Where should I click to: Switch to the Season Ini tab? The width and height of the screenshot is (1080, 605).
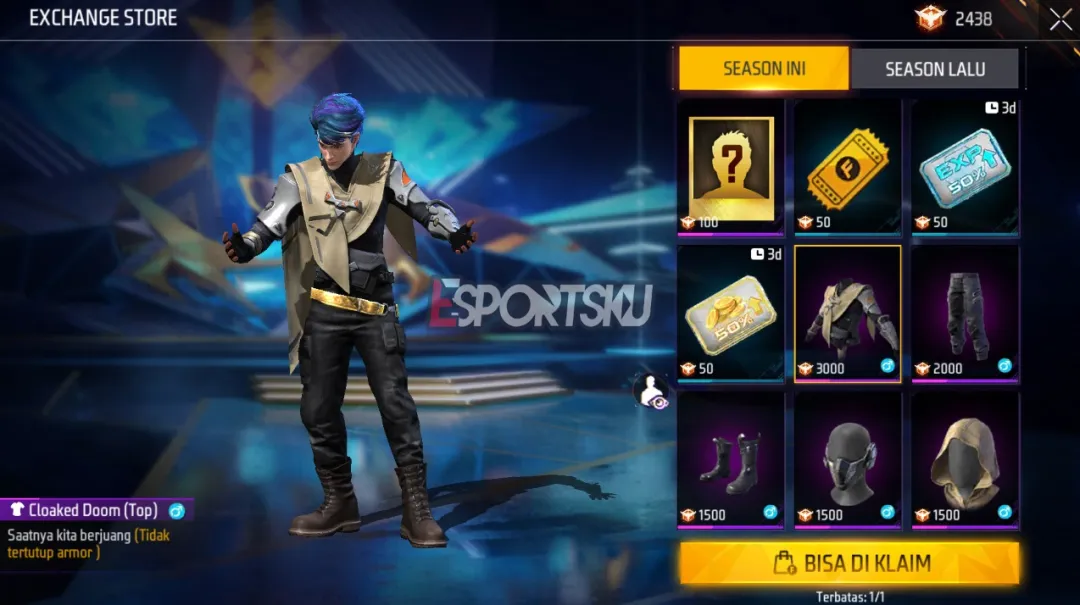[764, 69]
